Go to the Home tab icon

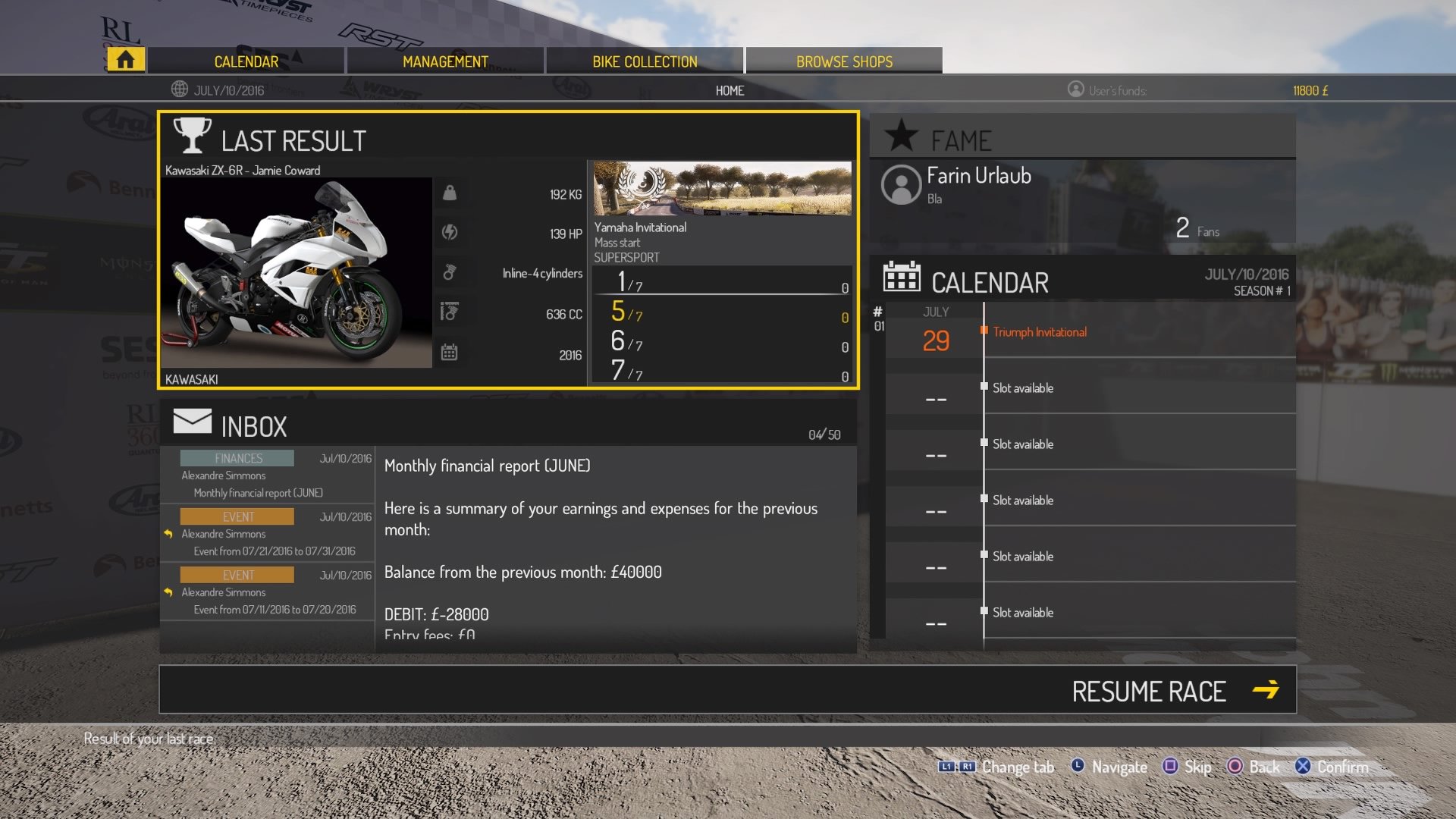pyautogui.click(x=126, y=60)
